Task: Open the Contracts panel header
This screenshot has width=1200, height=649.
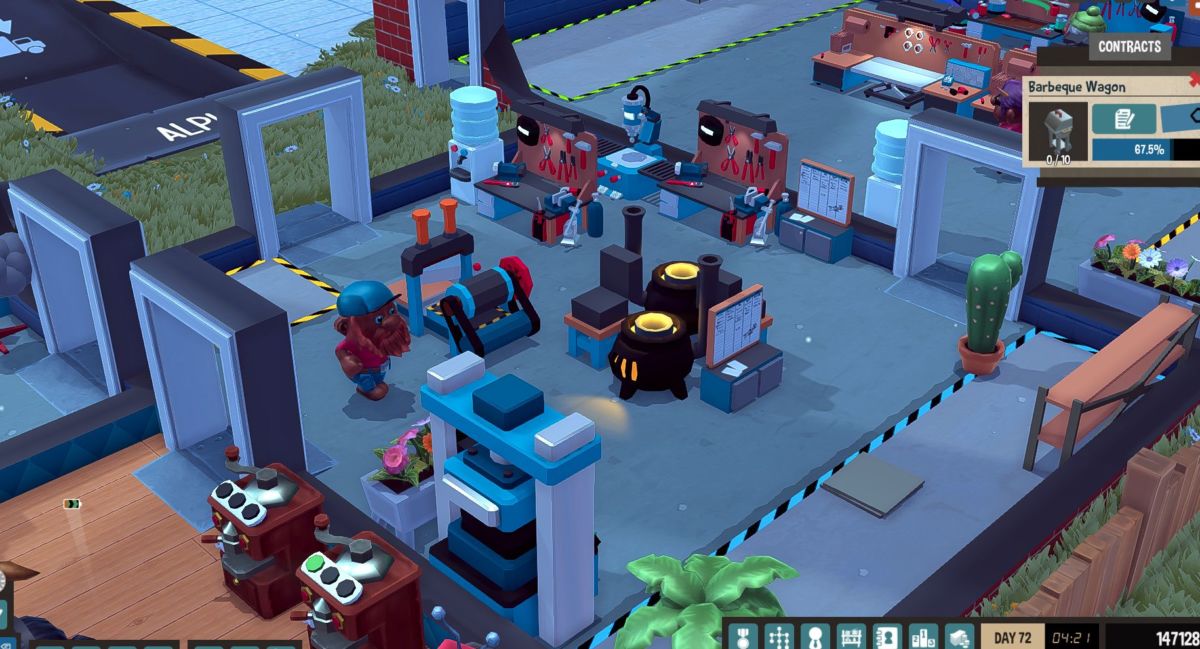Action: (x=1129, y=46)
